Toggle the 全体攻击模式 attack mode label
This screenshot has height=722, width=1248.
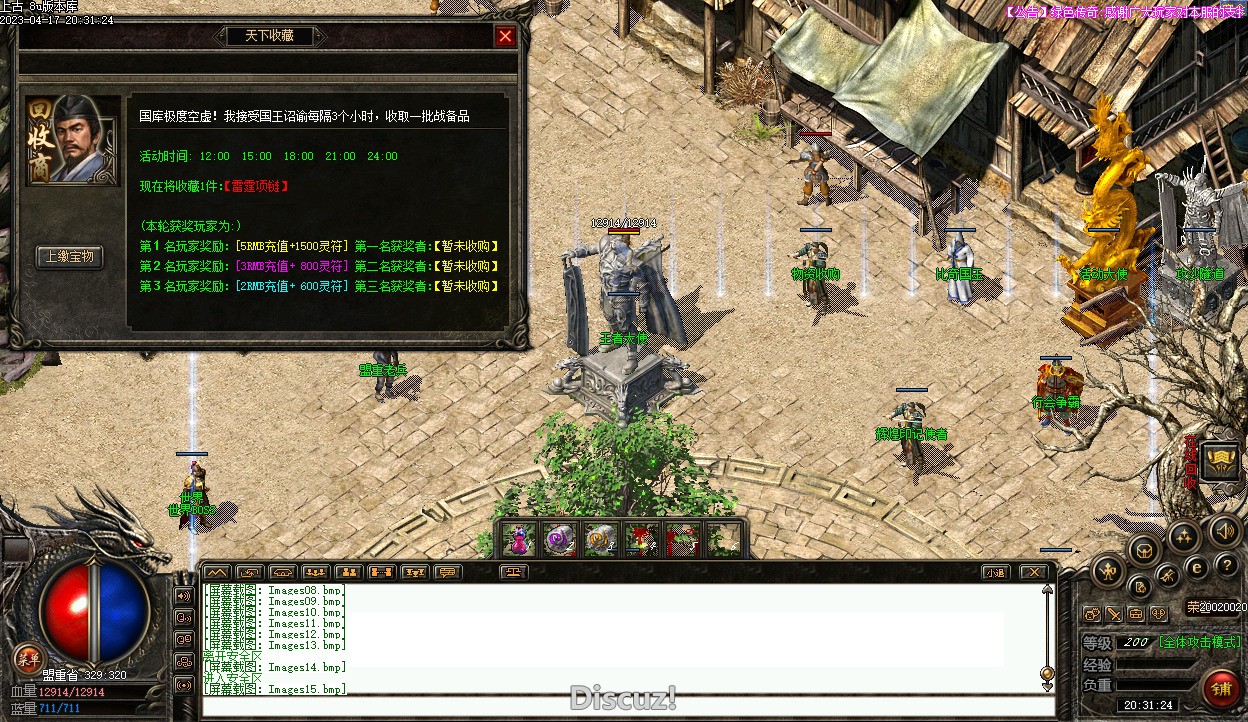pyautogui.click(x=1200, y=642)
